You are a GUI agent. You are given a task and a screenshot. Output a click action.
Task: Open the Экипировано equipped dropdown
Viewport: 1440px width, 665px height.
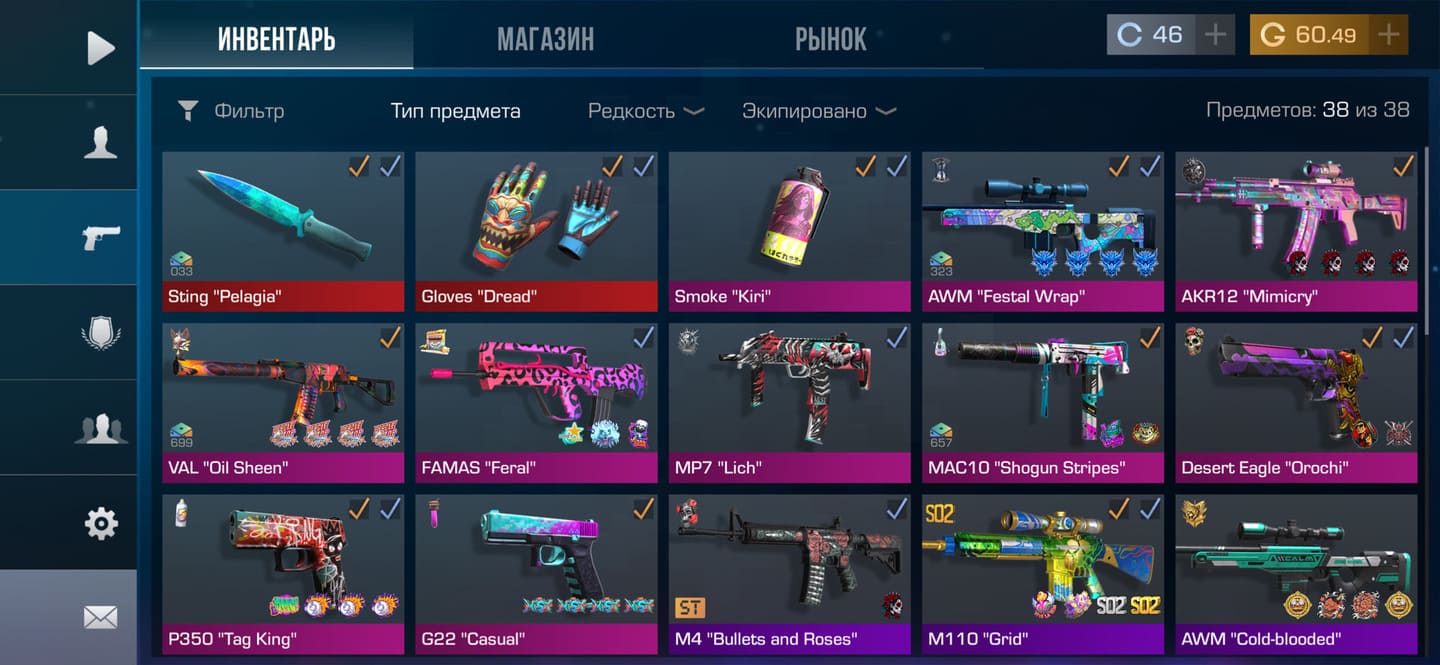(x=818, y=111)
